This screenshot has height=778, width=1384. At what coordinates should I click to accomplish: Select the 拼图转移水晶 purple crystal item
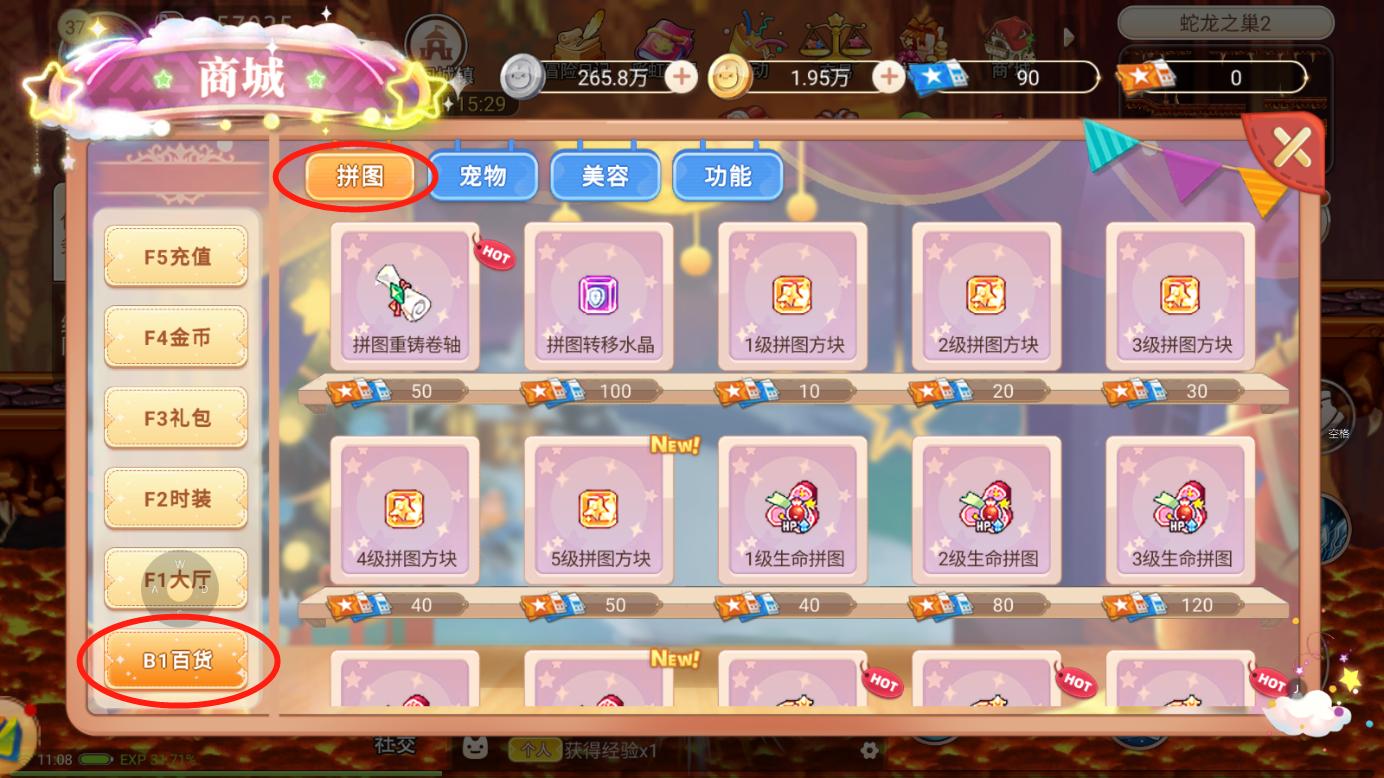click(597, 295)
